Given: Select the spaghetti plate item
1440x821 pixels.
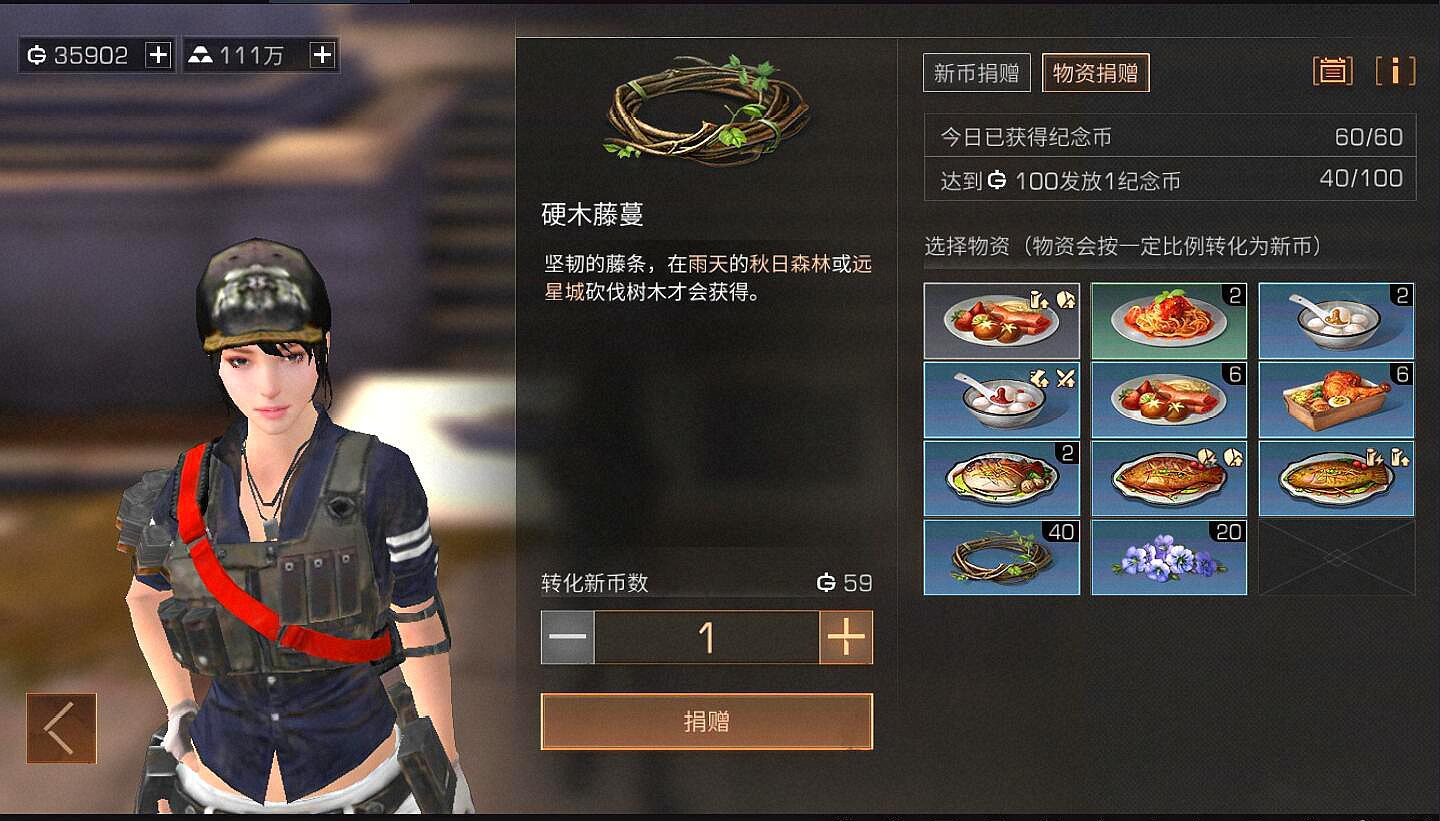Looking at the screenshot, I should pos(1168,320).
